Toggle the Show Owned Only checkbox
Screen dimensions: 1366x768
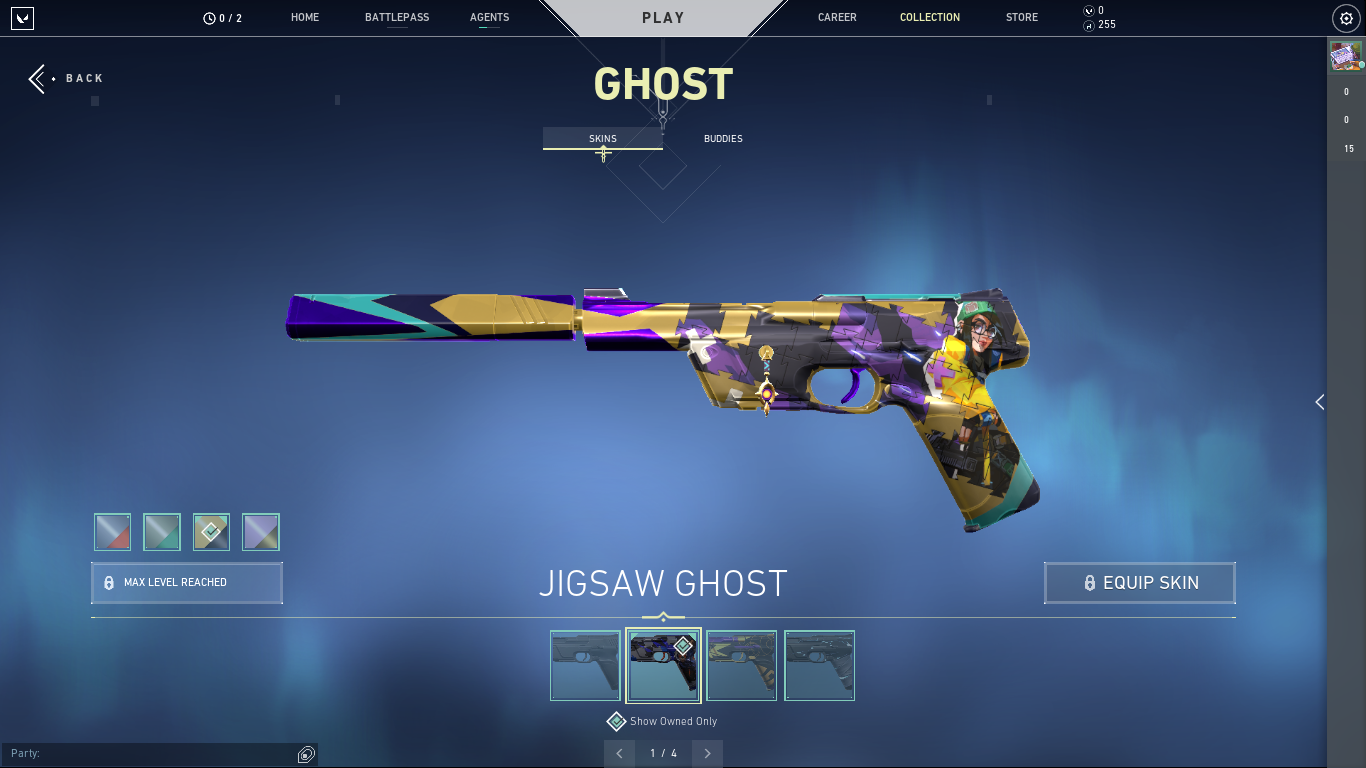point(617,721)
